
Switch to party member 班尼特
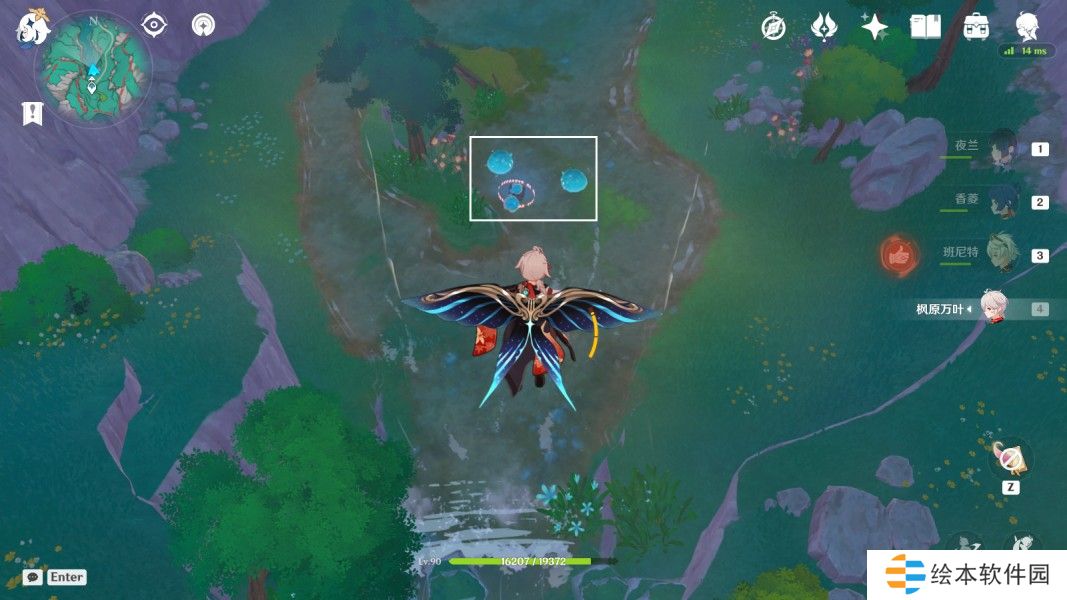click(1000, 254)
